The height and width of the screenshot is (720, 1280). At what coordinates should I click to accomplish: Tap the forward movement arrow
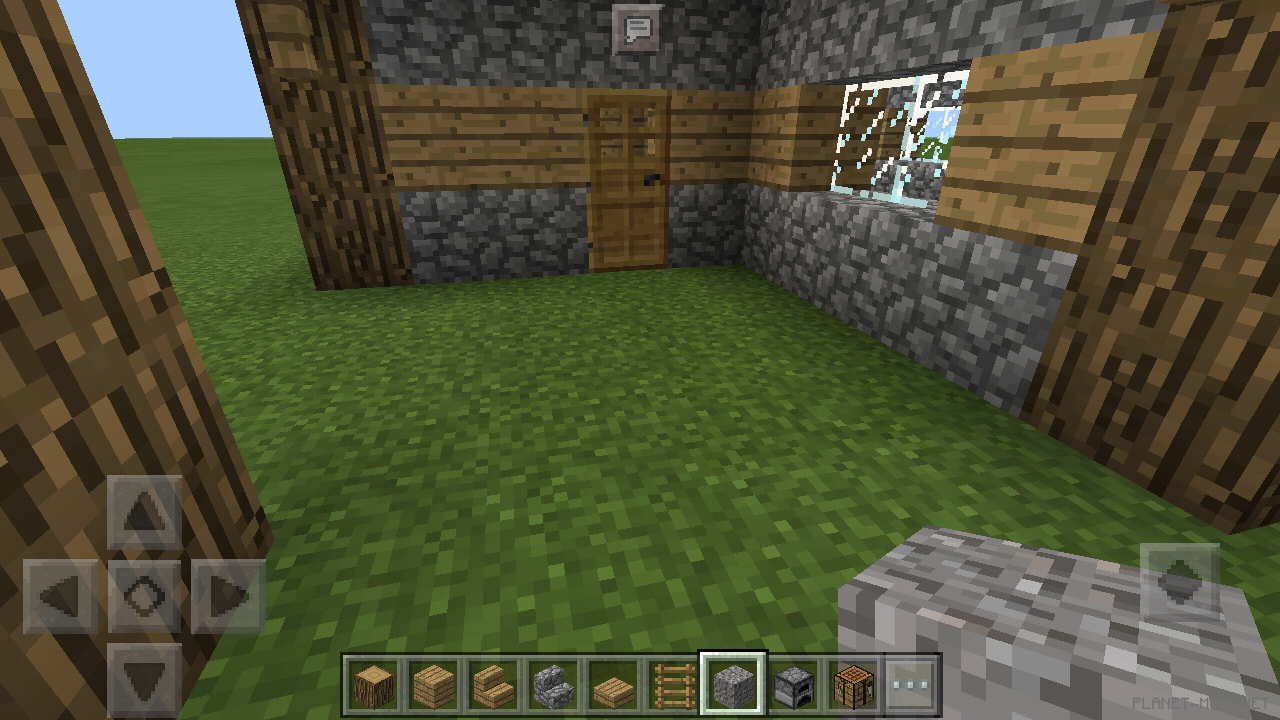click(143, 513)
